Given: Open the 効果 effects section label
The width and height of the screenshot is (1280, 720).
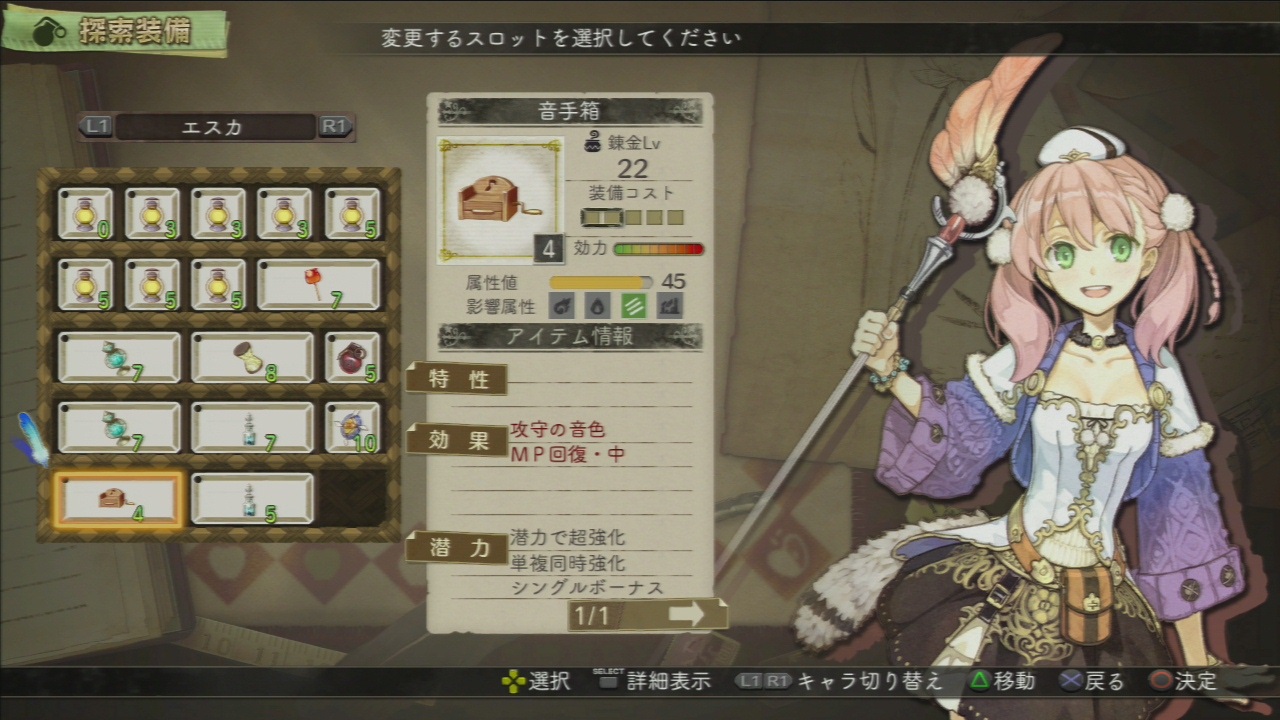Looking at the screenshot, I should (457, 440).
